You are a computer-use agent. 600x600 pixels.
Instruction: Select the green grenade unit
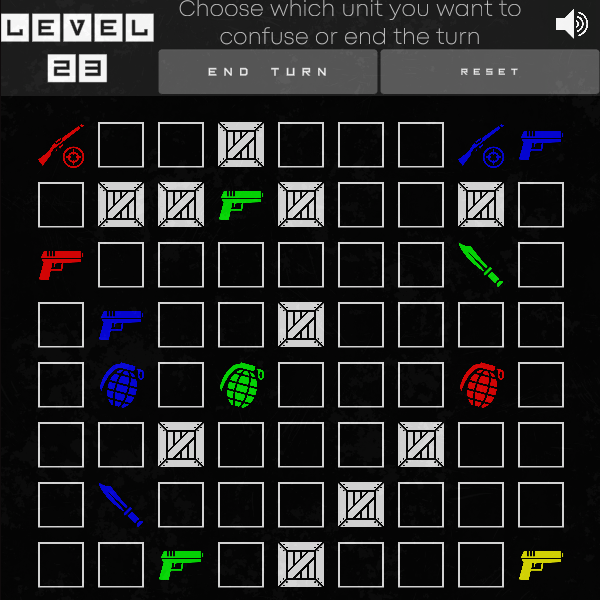(x=241, y=385)
